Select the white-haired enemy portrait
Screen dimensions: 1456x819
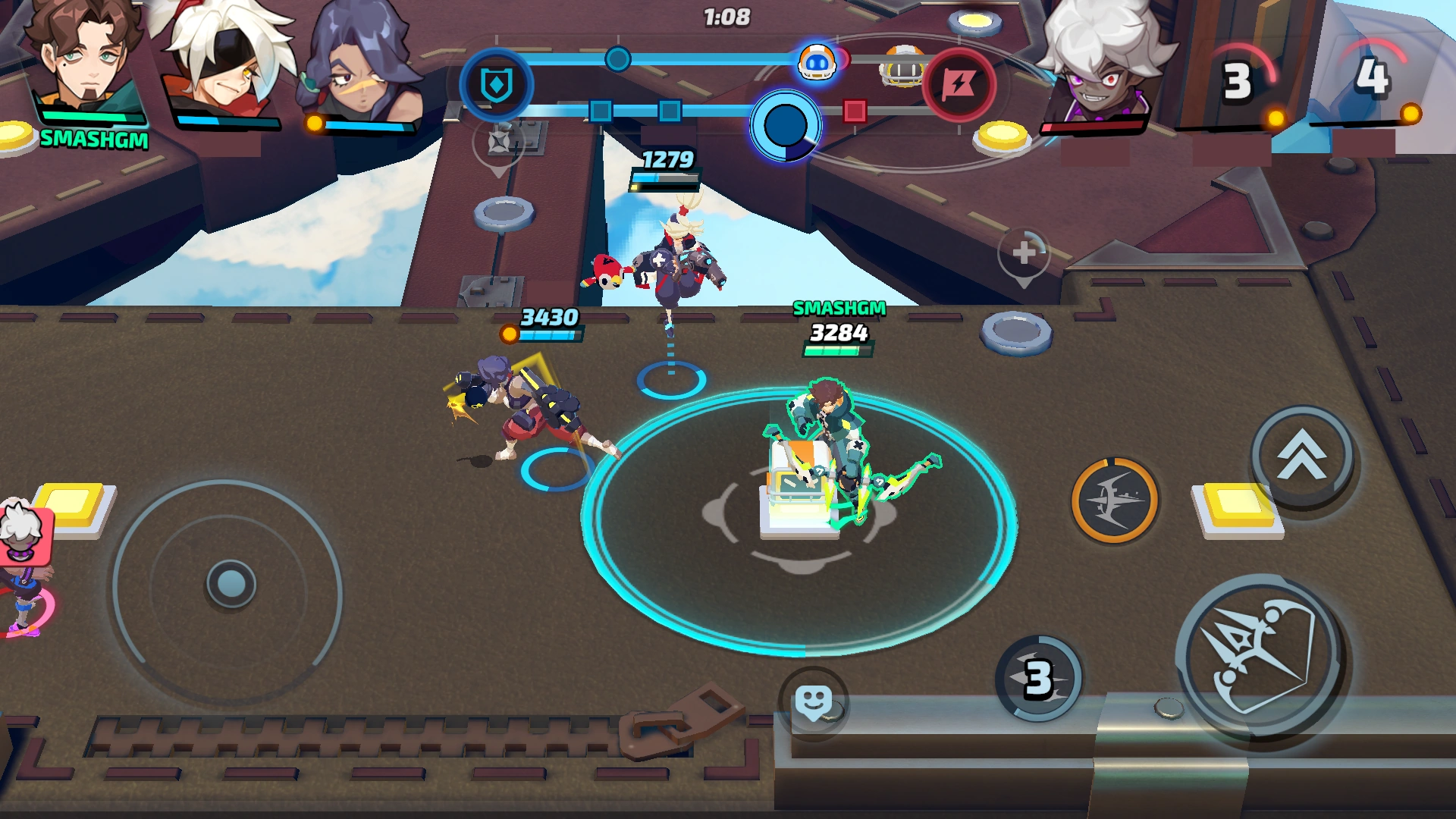[x=1099, y=64]
